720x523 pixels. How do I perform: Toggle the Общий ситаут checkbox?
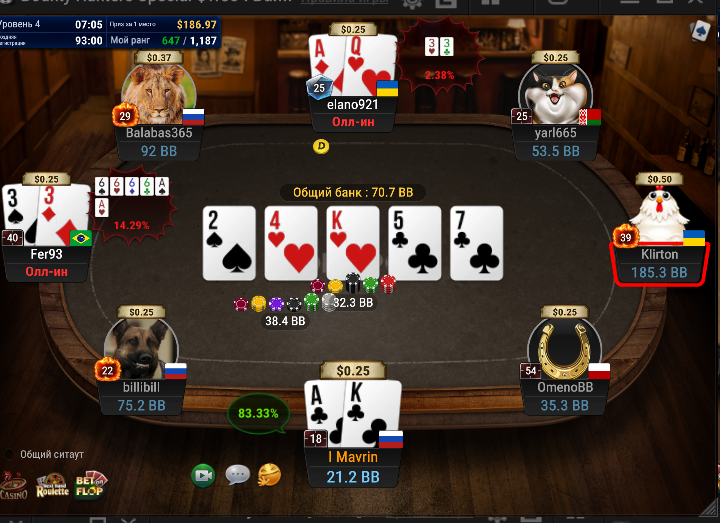pos(9,454)
